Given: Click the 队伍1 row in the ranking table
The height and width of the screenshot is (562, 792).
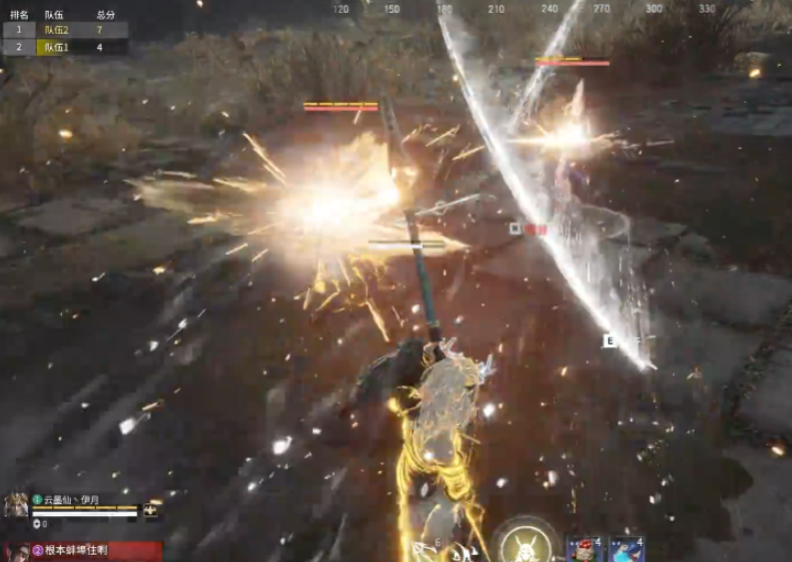Looking at the screenshot, I should pyautogui.click(x=65, y=47).
